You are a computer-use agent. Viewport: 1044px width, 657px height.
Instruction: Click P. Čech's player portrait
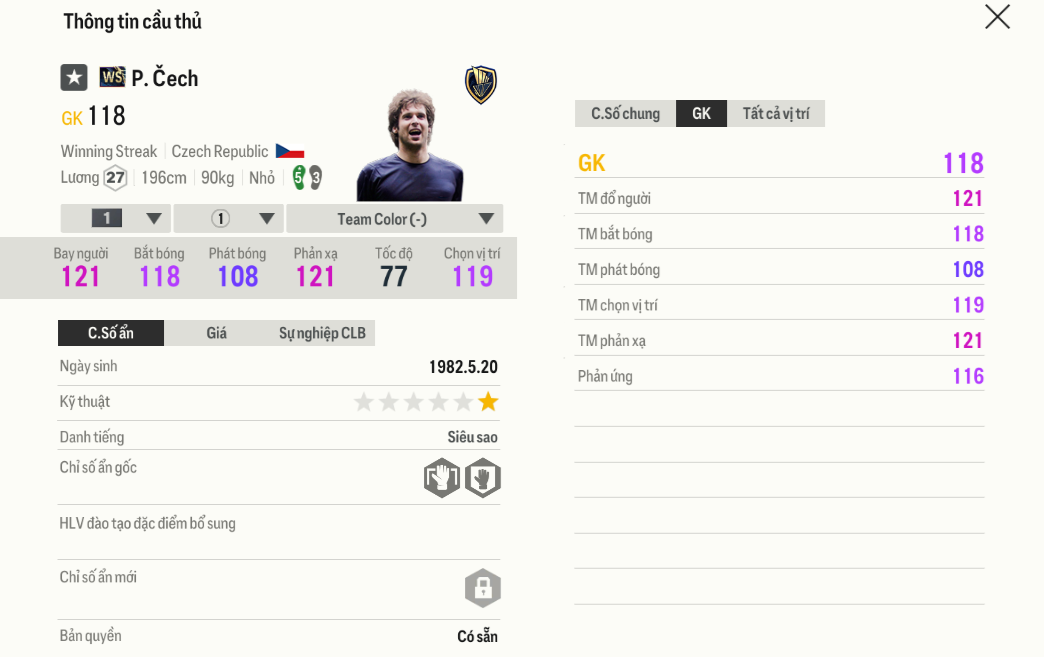coord(409,146)
